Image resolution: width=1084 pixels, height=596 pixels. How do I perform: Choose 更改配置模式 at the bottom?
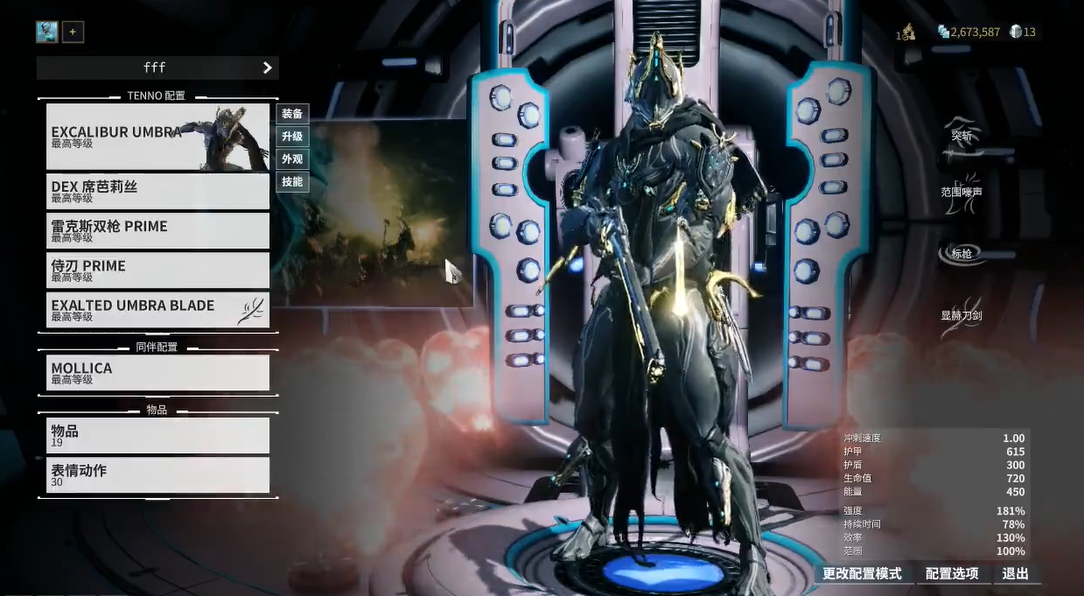(x=862, y=574)
